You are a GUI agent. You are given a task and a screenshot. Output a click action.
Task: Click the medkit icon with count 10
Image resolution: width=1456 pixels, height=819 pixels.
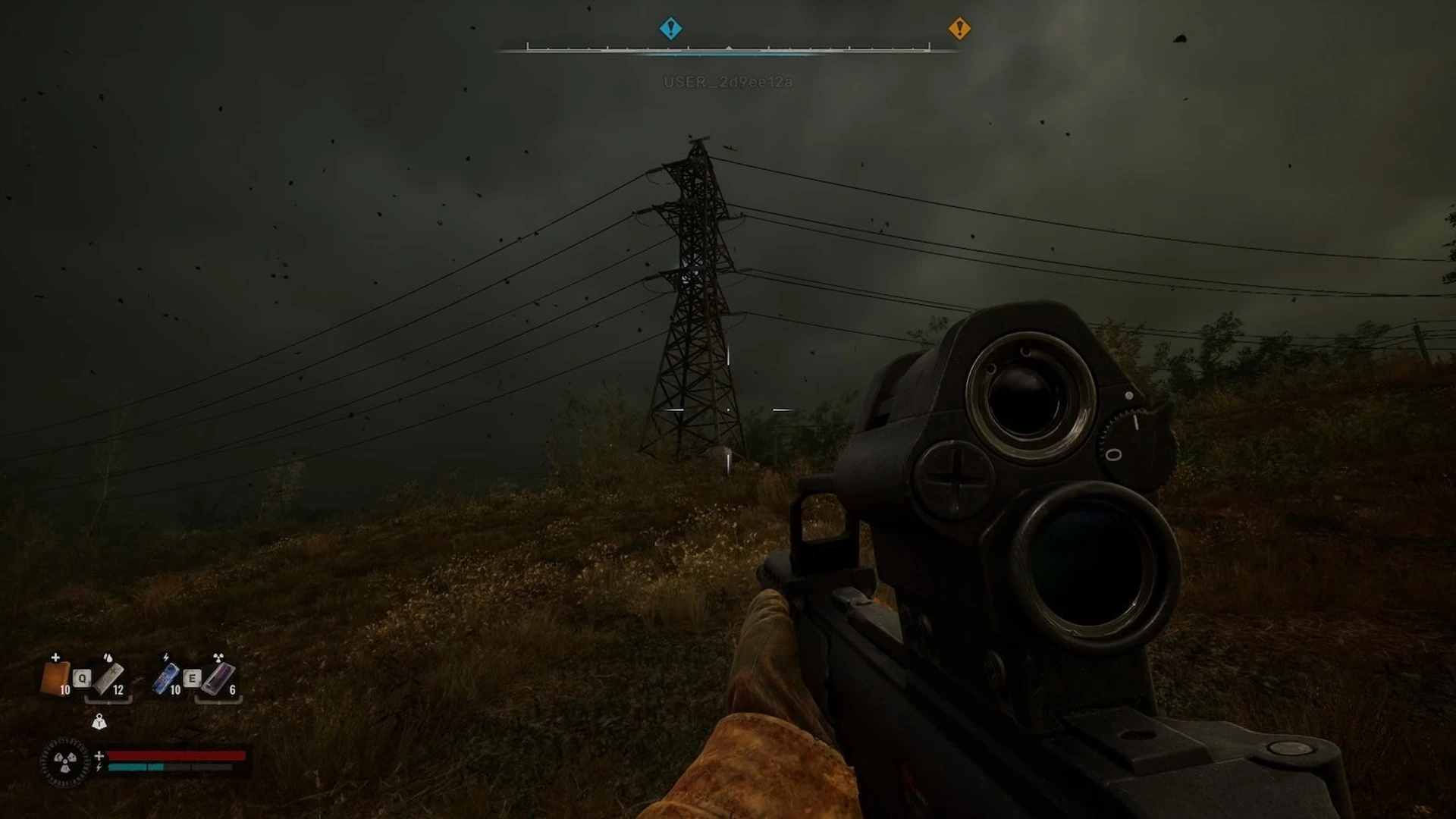point(56,678)
